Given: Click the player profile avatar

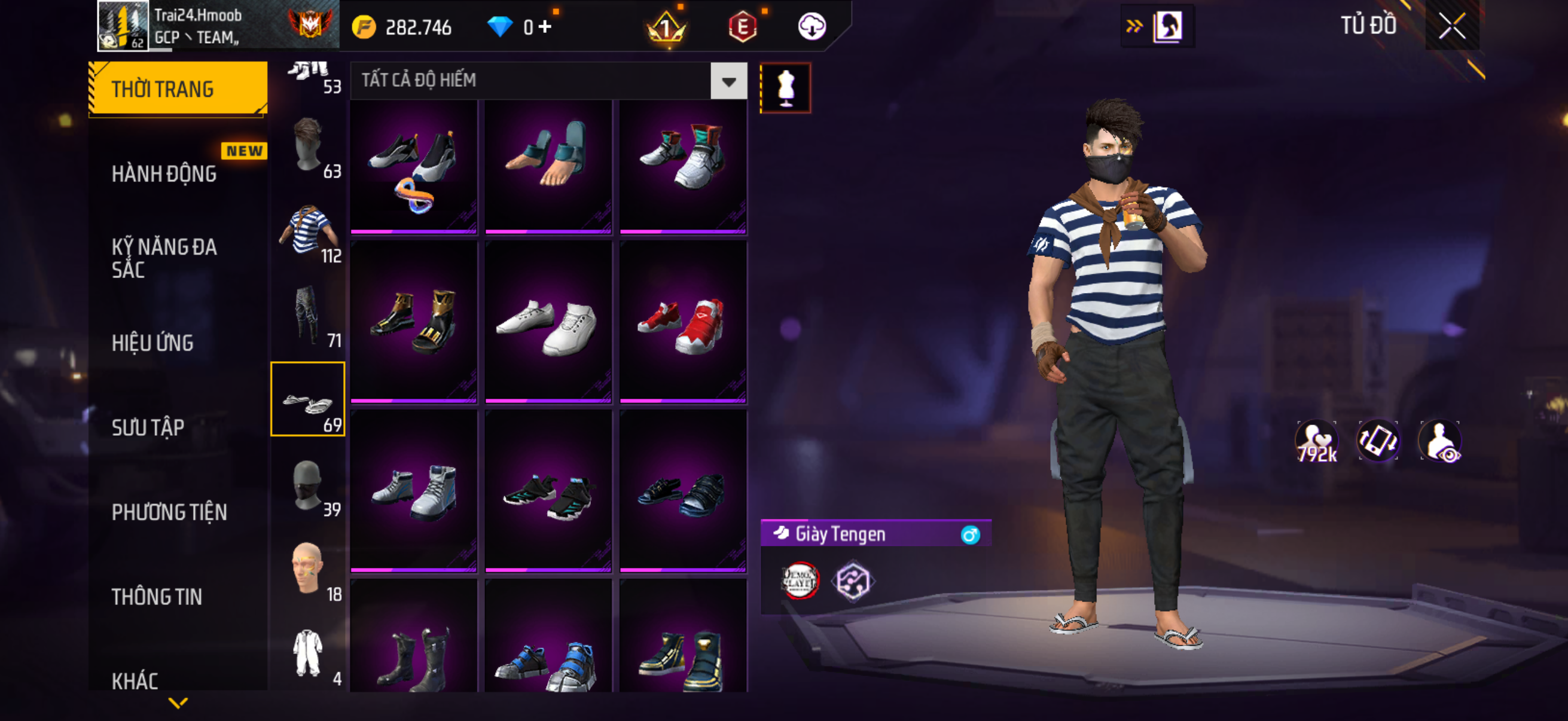Looking at the screenshot, I should tap(123, 26).
